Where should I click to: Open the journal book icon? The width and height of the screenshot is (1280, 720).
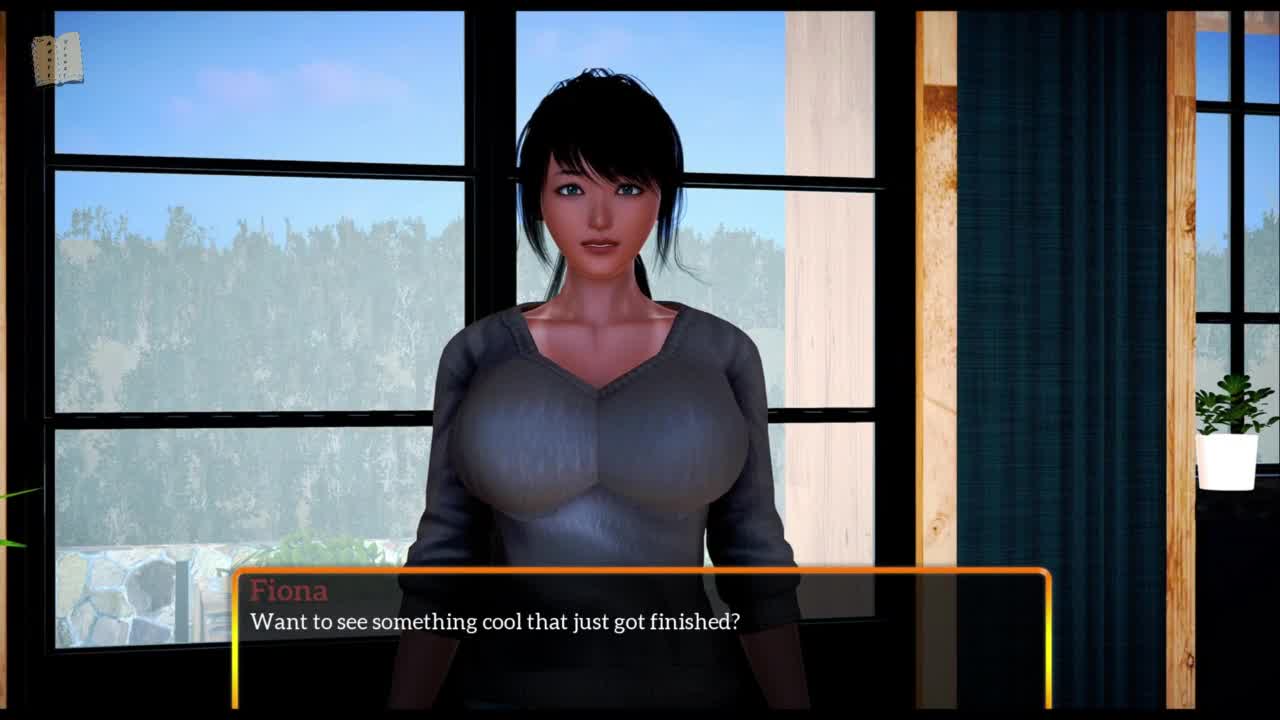point(57,60)
